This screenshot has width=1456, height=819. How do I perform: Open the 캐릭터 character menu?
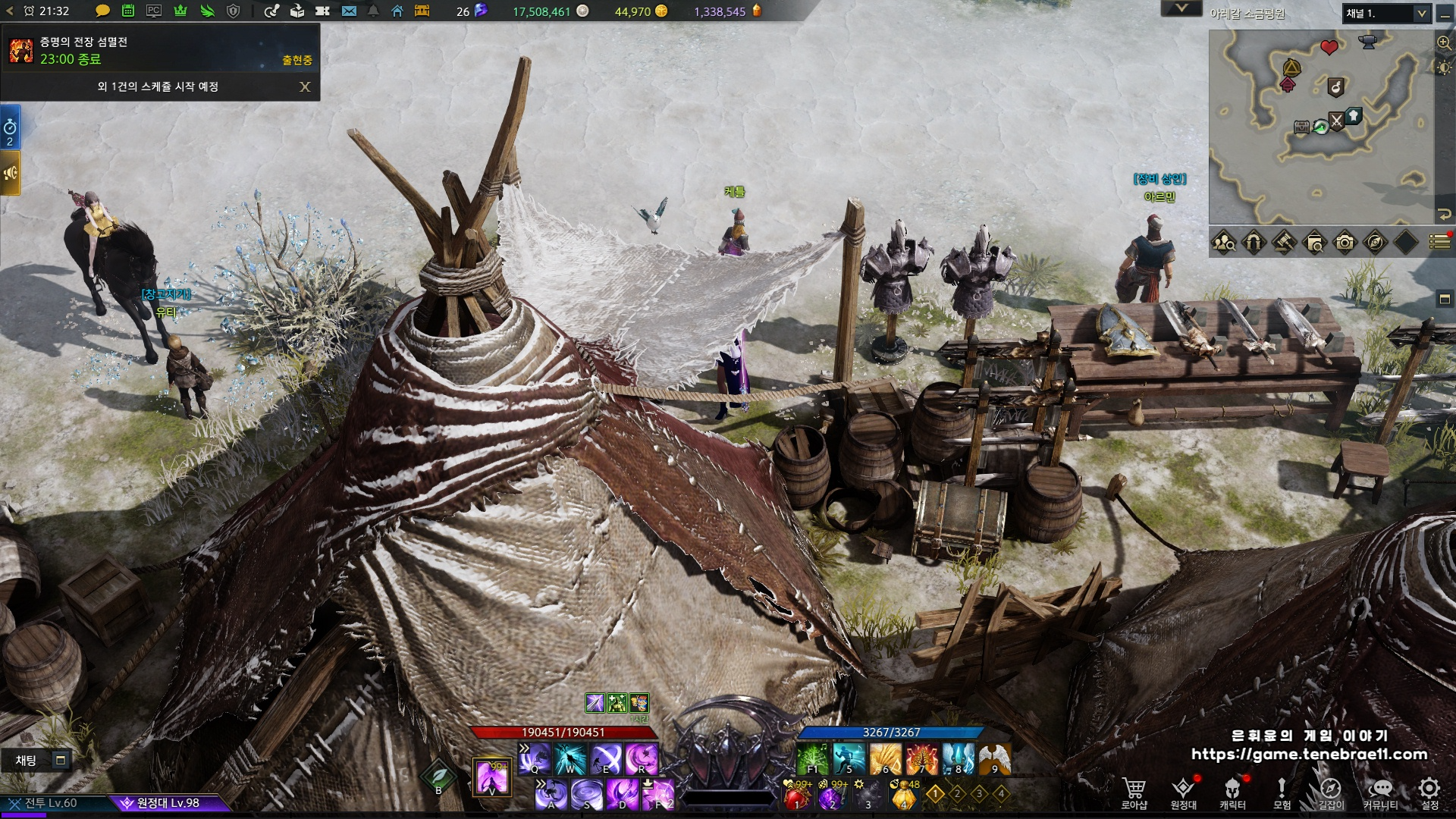[x=1232, y=792]
